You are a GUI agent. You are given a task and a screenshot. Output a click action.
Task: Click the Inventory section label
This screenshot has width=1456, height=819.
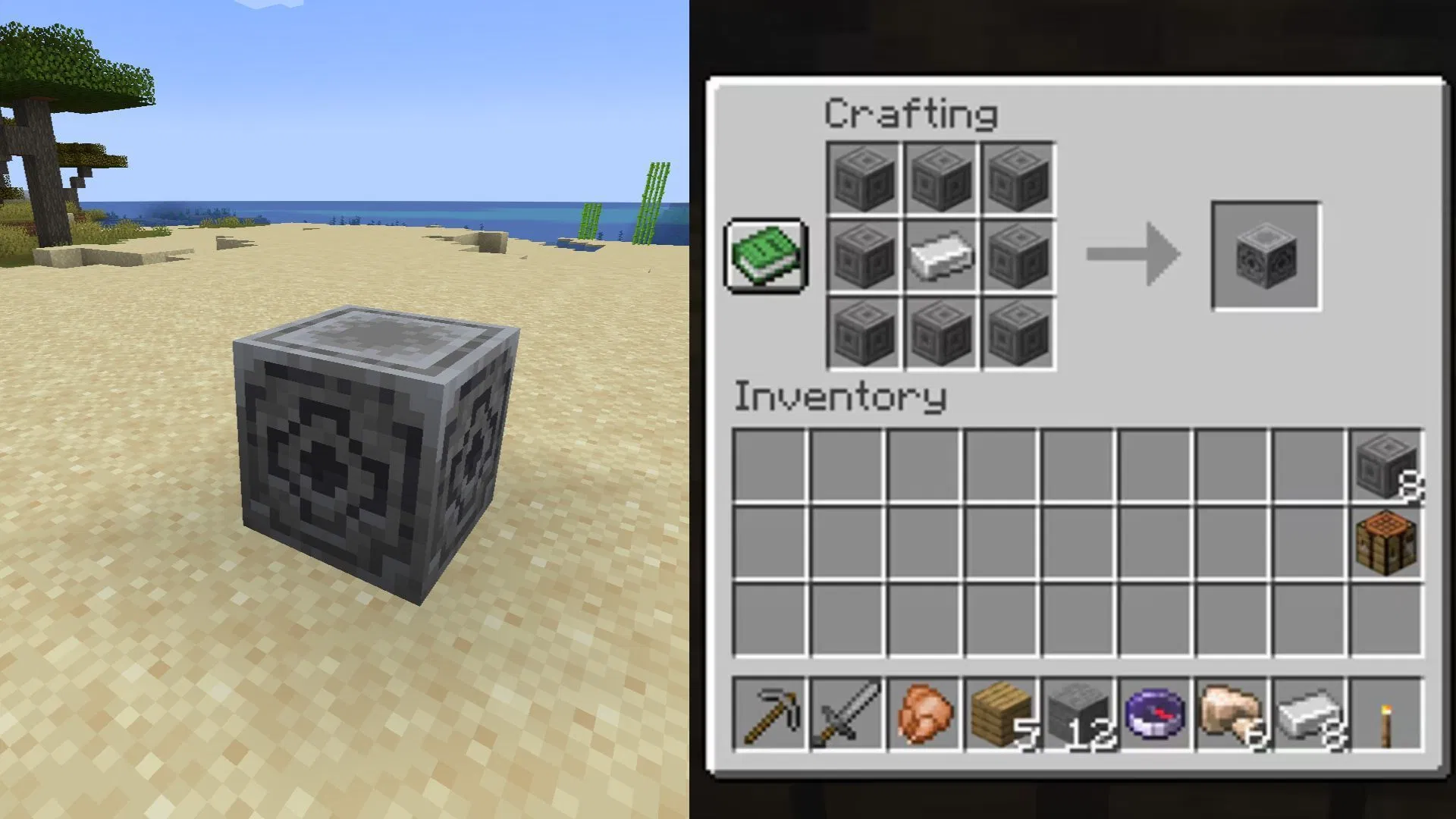coord(840,396)
